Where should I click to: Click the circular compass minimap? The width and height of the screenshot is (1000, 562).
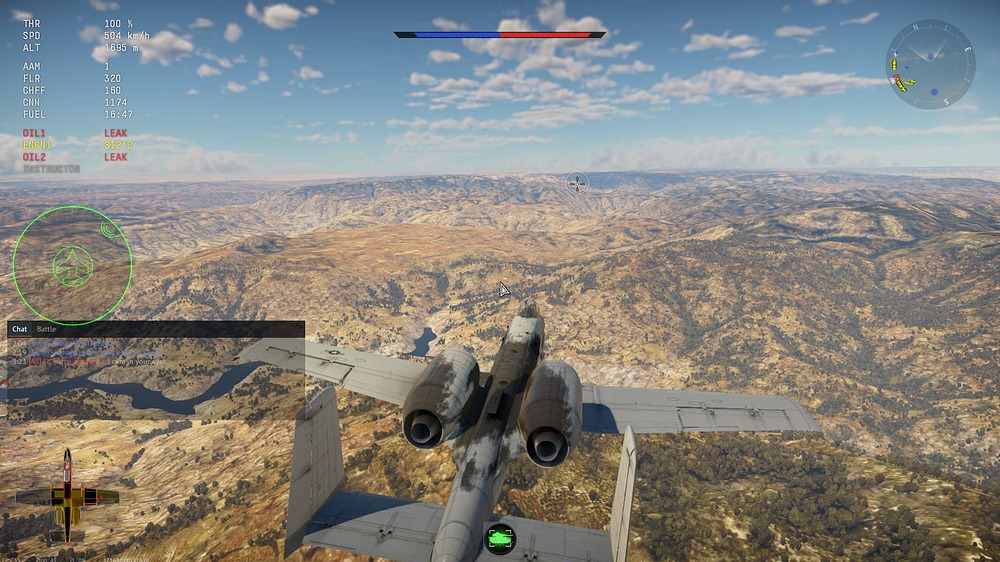(930, 64)
